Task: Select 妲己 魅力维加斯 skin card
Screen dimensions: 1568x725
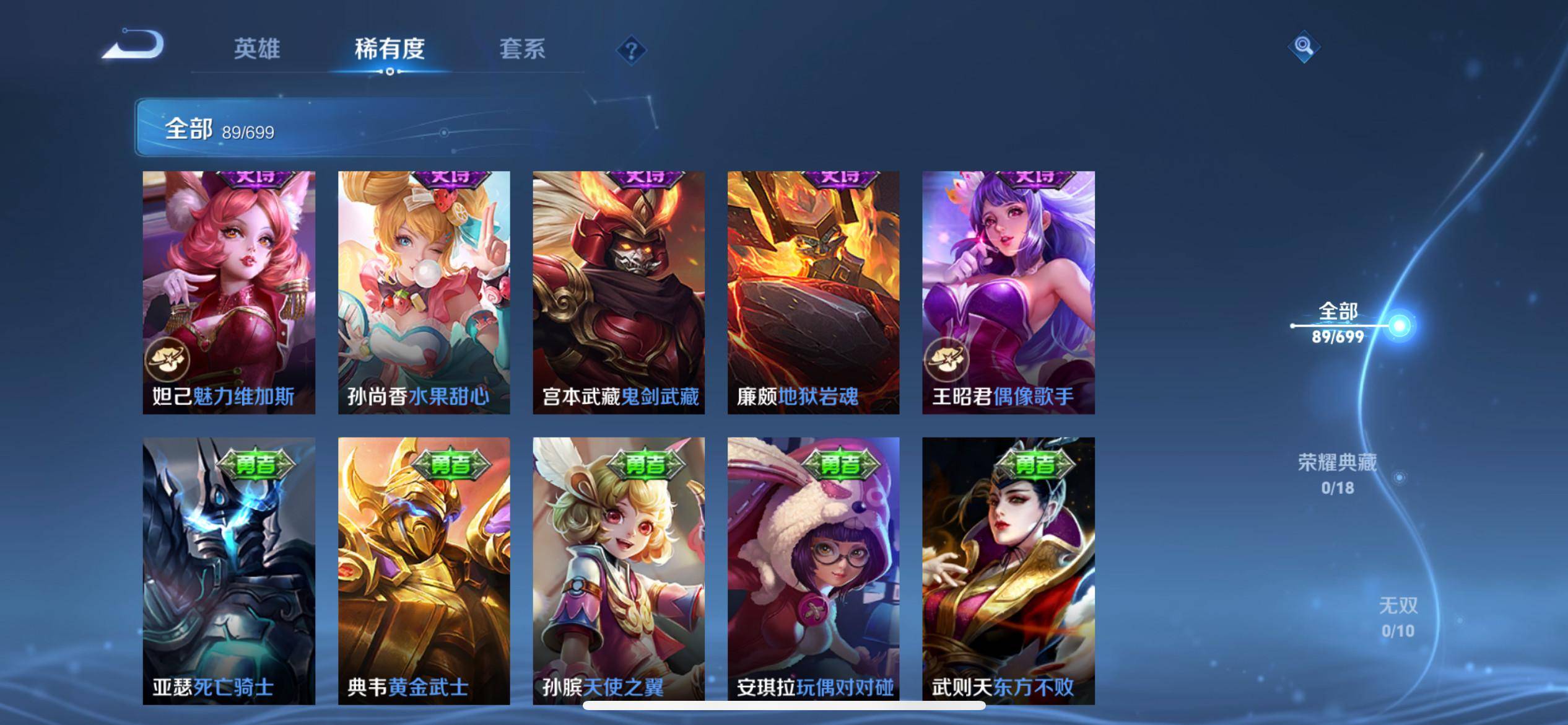Action: 229,292
